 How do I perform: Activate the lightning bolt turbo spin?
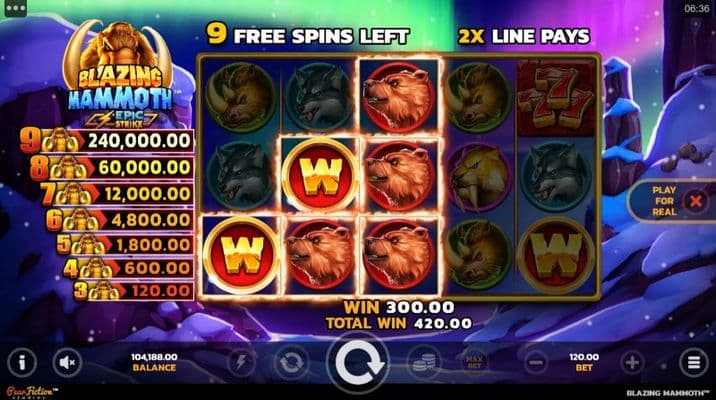click(239, 362)
